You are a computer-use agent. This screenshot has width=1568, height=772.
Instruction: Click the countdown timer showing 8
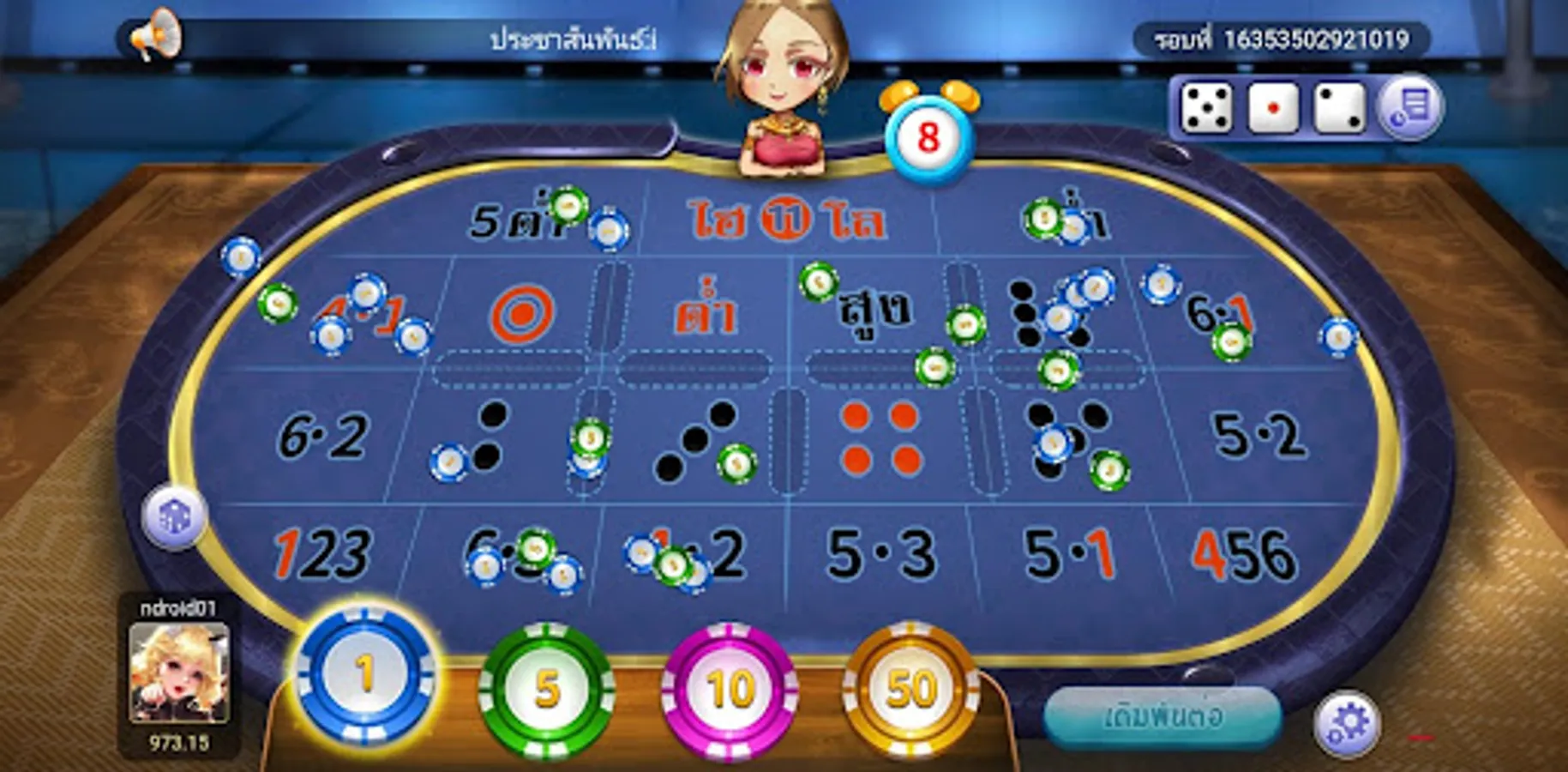(928, 137)
